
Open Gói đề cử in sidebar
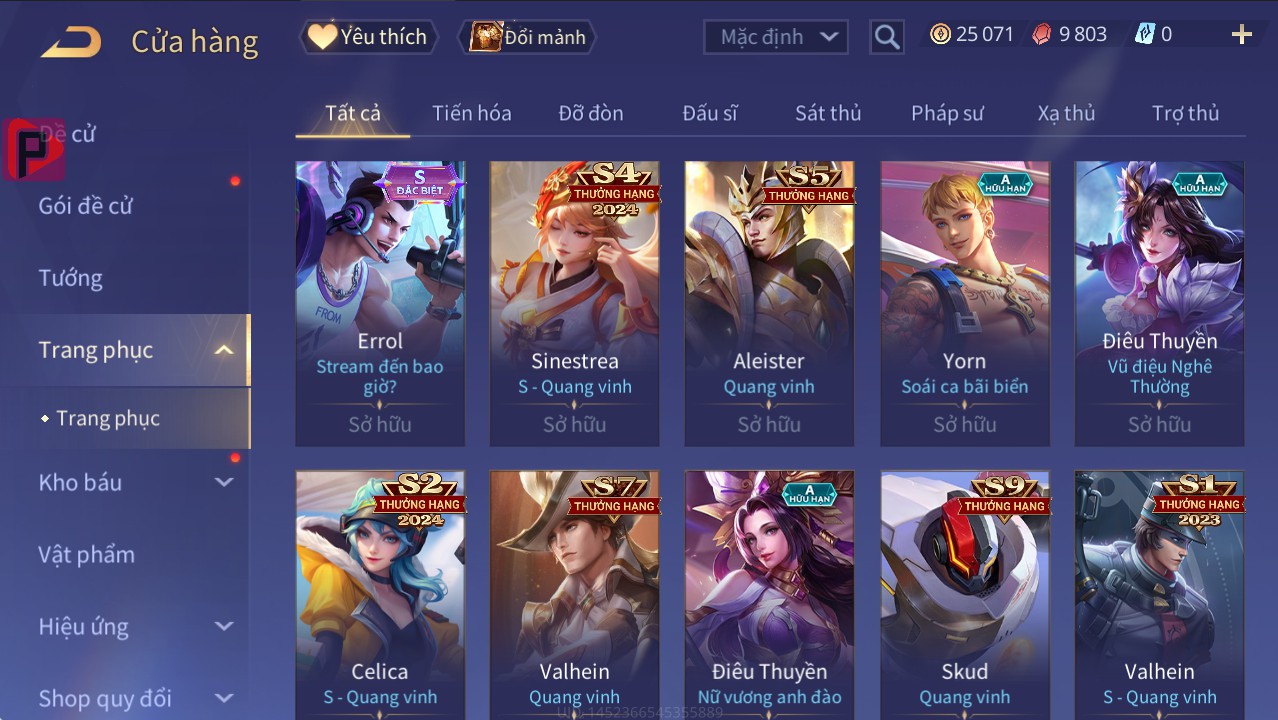86,206
